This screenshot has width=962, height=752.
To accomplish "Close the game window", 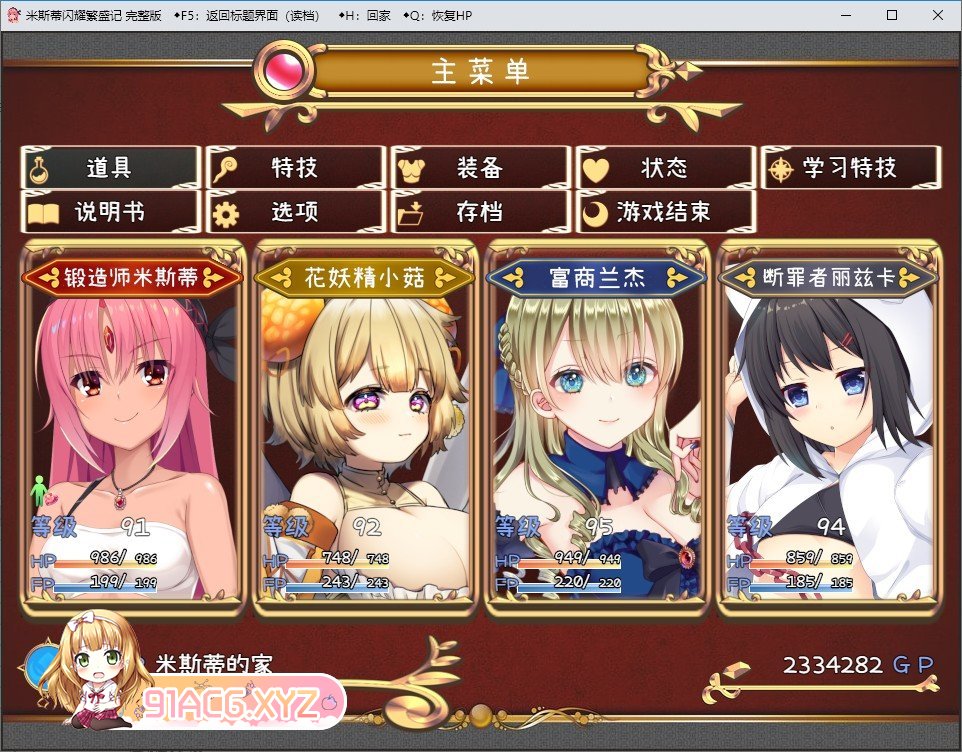I will [937, 15].
